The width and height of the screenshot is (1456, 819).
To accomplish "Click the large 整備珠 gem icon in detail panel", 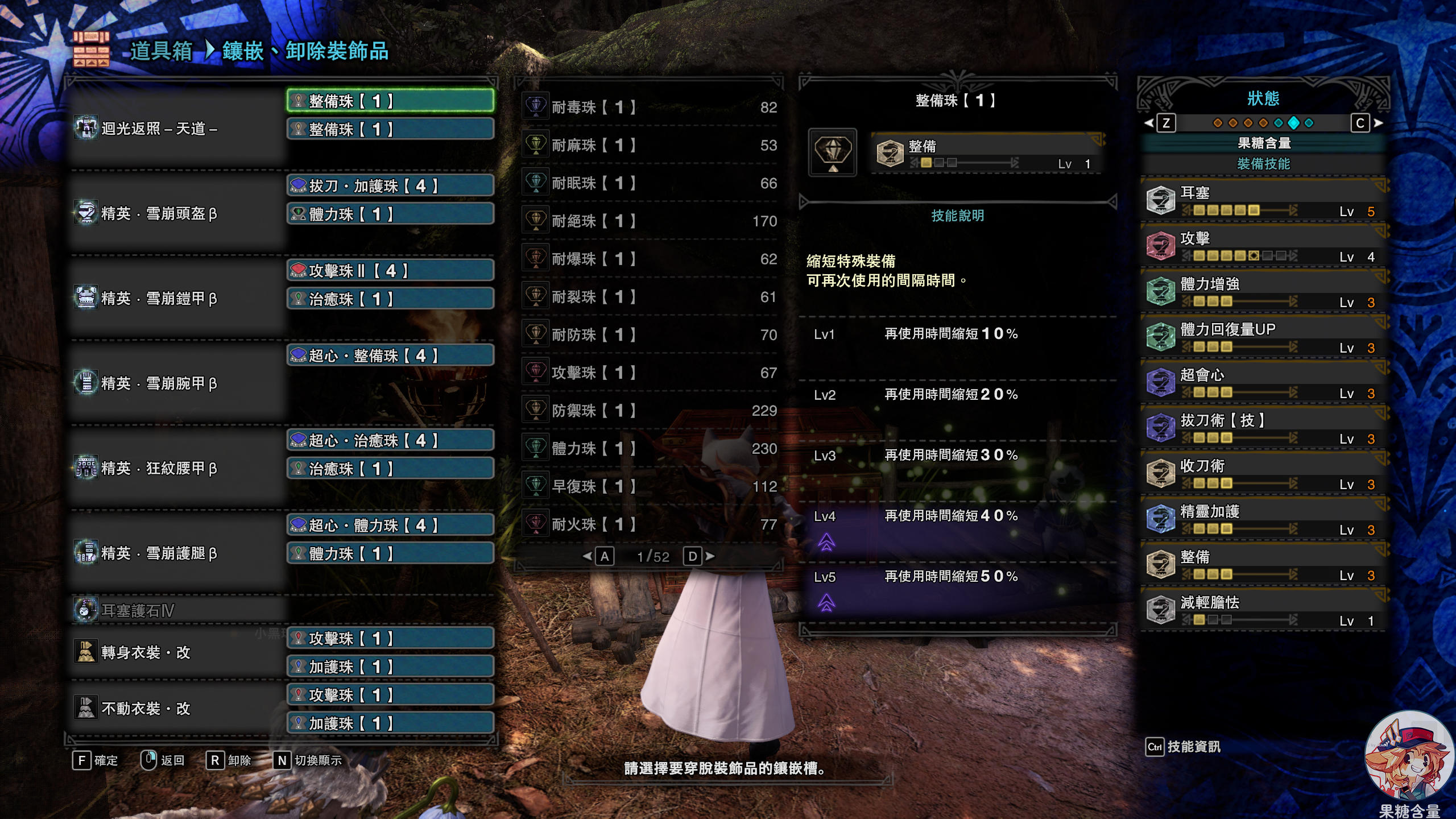I will (833, 152).
